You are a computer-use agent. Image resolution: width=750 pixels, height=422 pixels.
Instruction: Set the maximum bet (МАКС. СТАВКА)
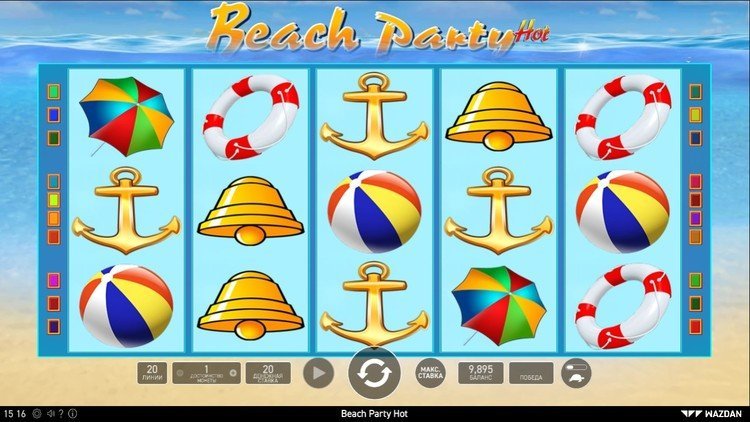(x=430, y=374)
